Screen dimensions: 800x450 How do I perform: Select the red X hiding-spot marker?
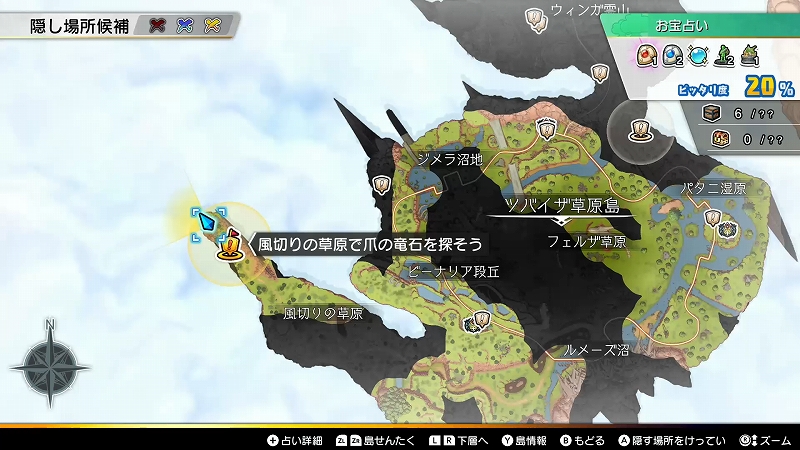(158, 25)
